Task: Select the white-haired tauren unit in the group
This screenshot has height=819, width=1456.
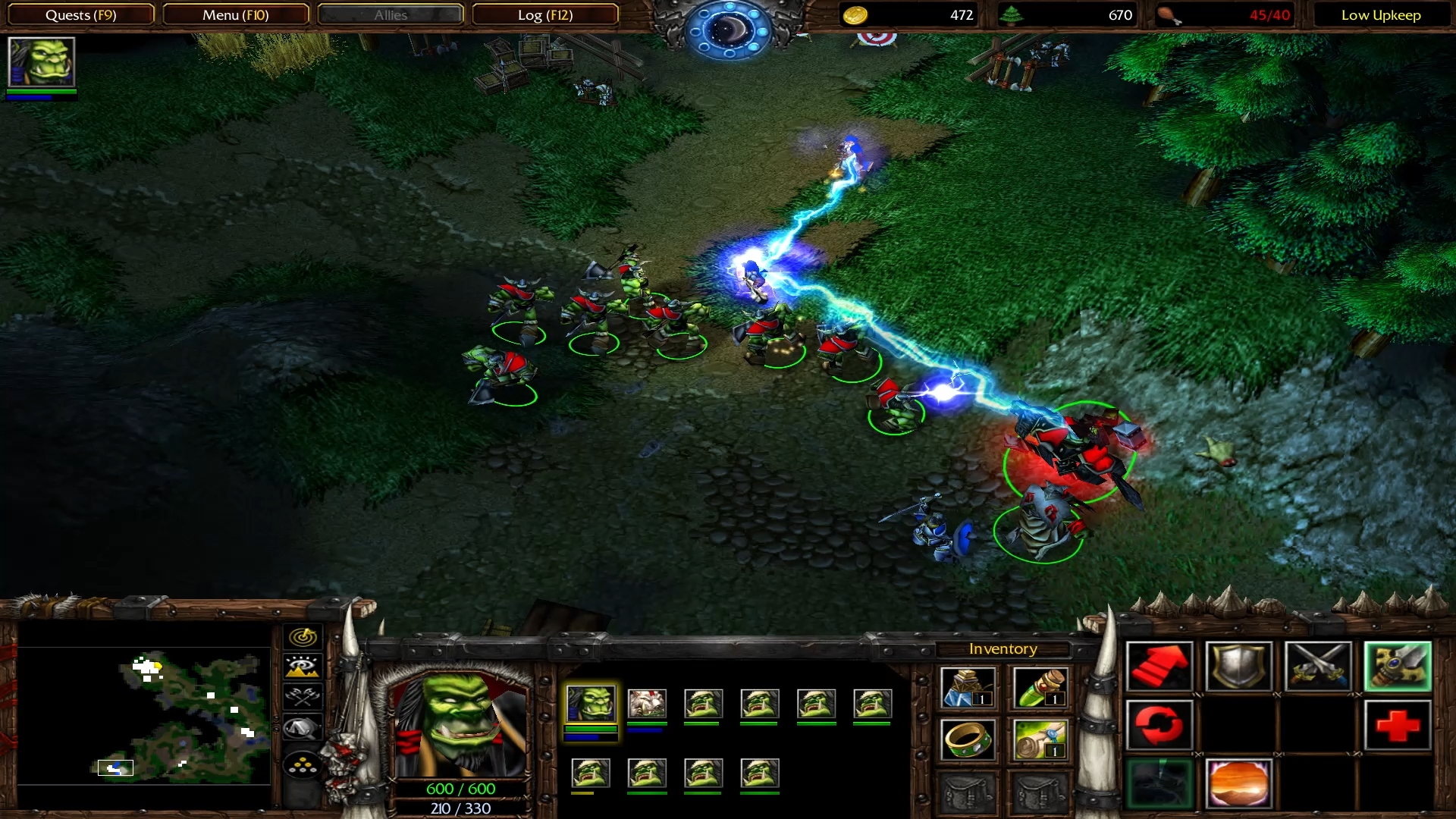Action: (x=647, y=704)
